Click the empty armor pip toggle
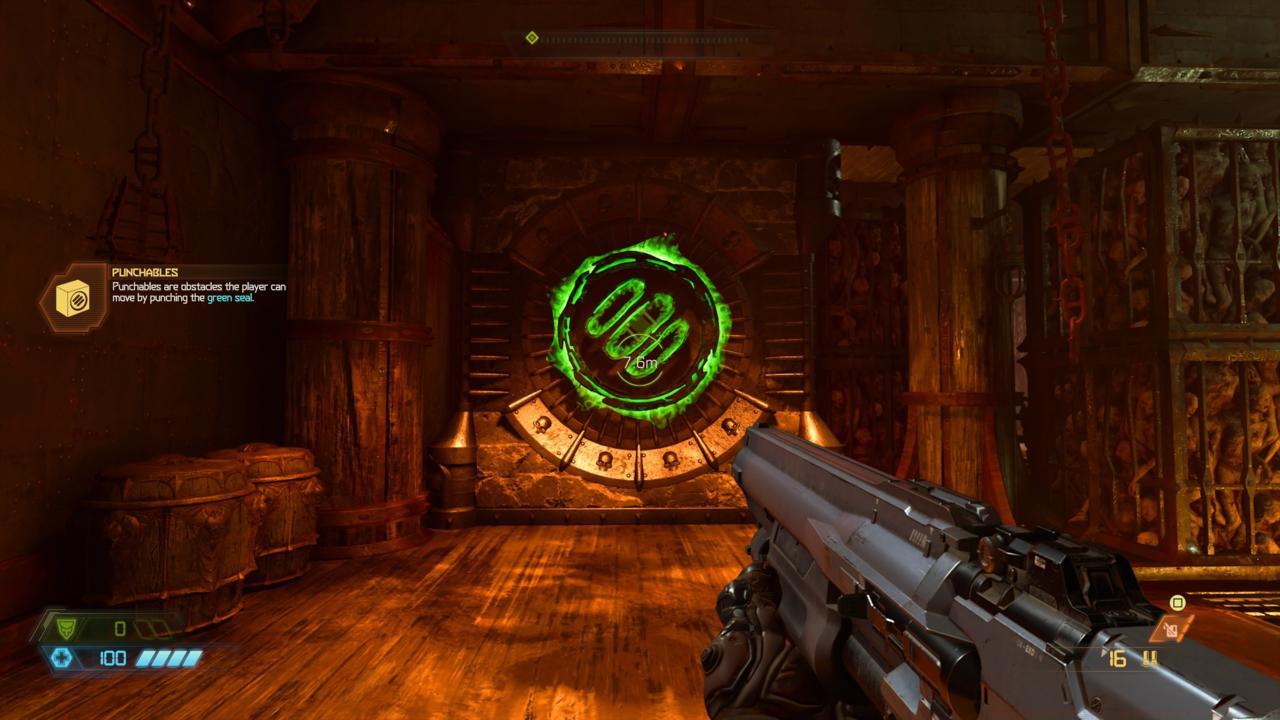This screenshot has width=1280, height=720. click(x=150, y=628)
